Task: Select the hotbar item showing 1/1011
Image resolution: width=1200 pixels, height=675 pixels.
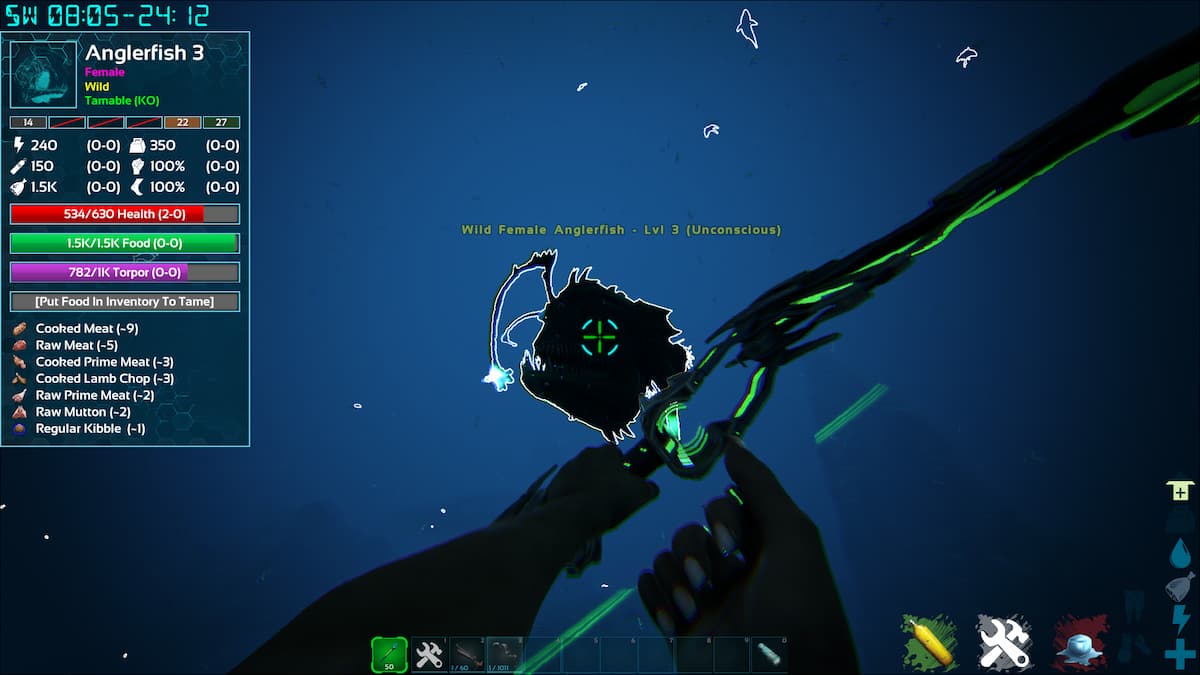Action: 505,655
